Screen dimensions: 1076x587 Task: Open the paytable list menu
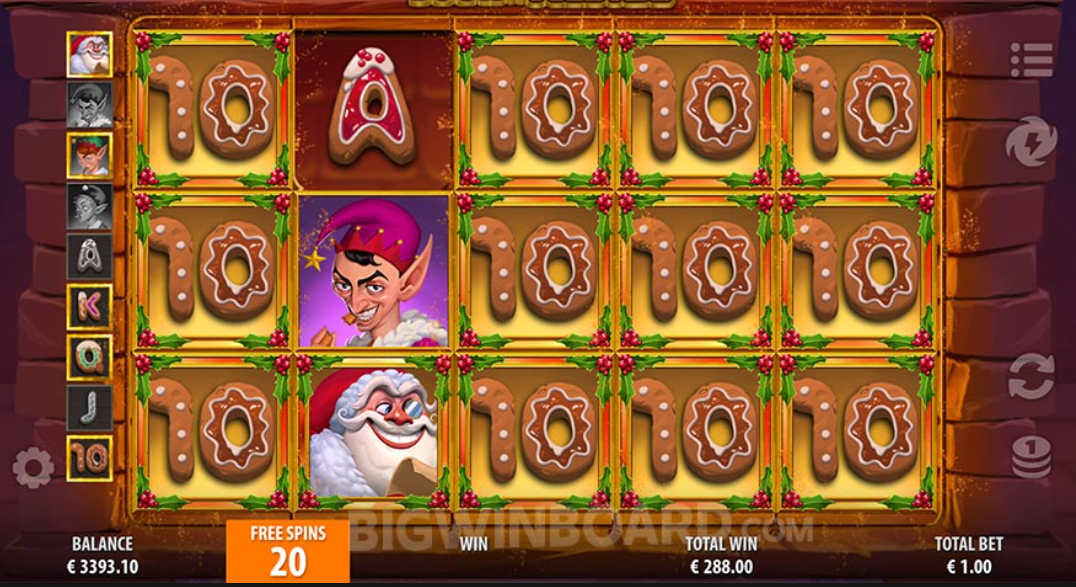1031,60
